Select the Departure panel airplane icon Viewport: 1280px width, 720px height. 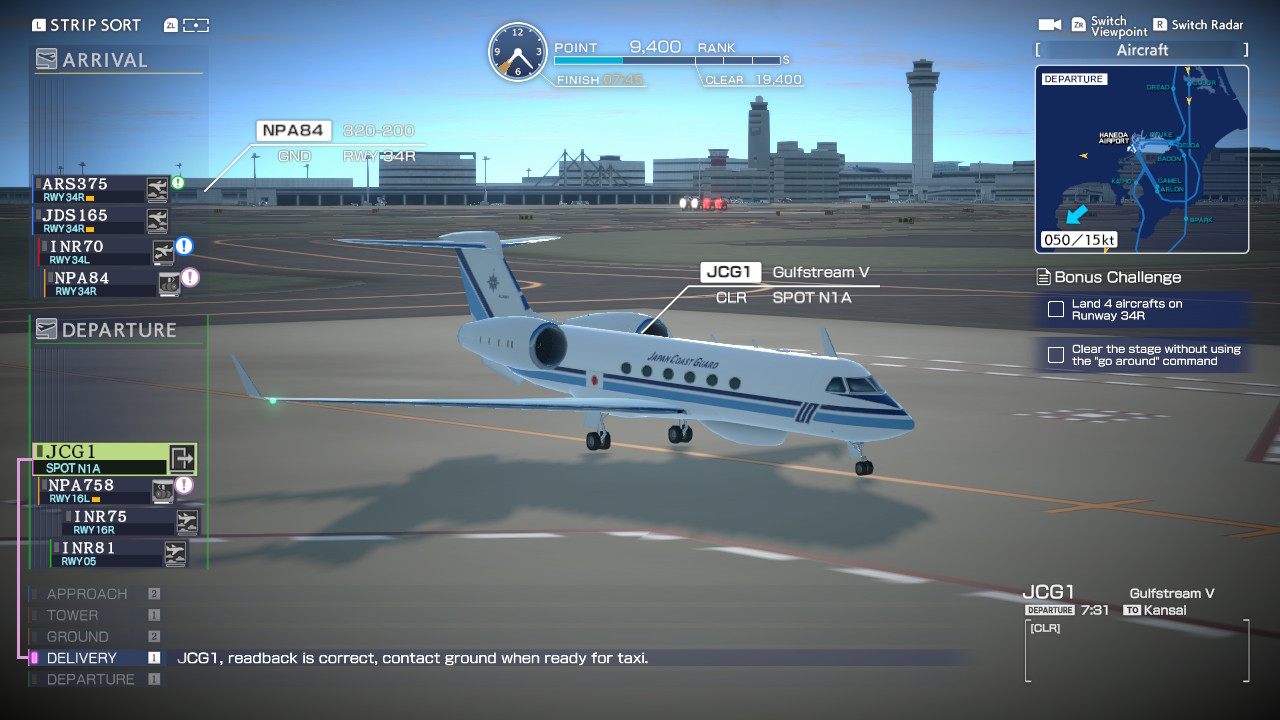pos(45,329)
